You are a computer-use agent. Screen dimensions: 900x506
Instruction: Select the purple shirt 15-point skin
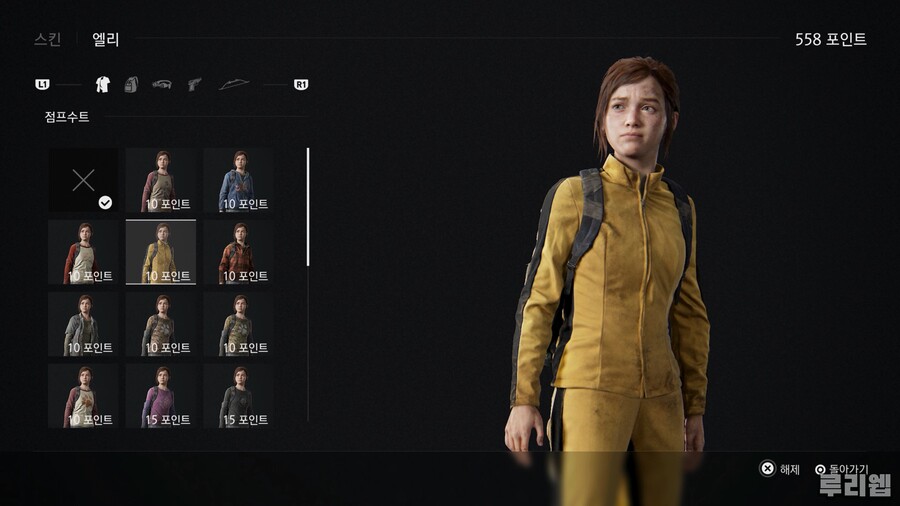coord(161,395)
